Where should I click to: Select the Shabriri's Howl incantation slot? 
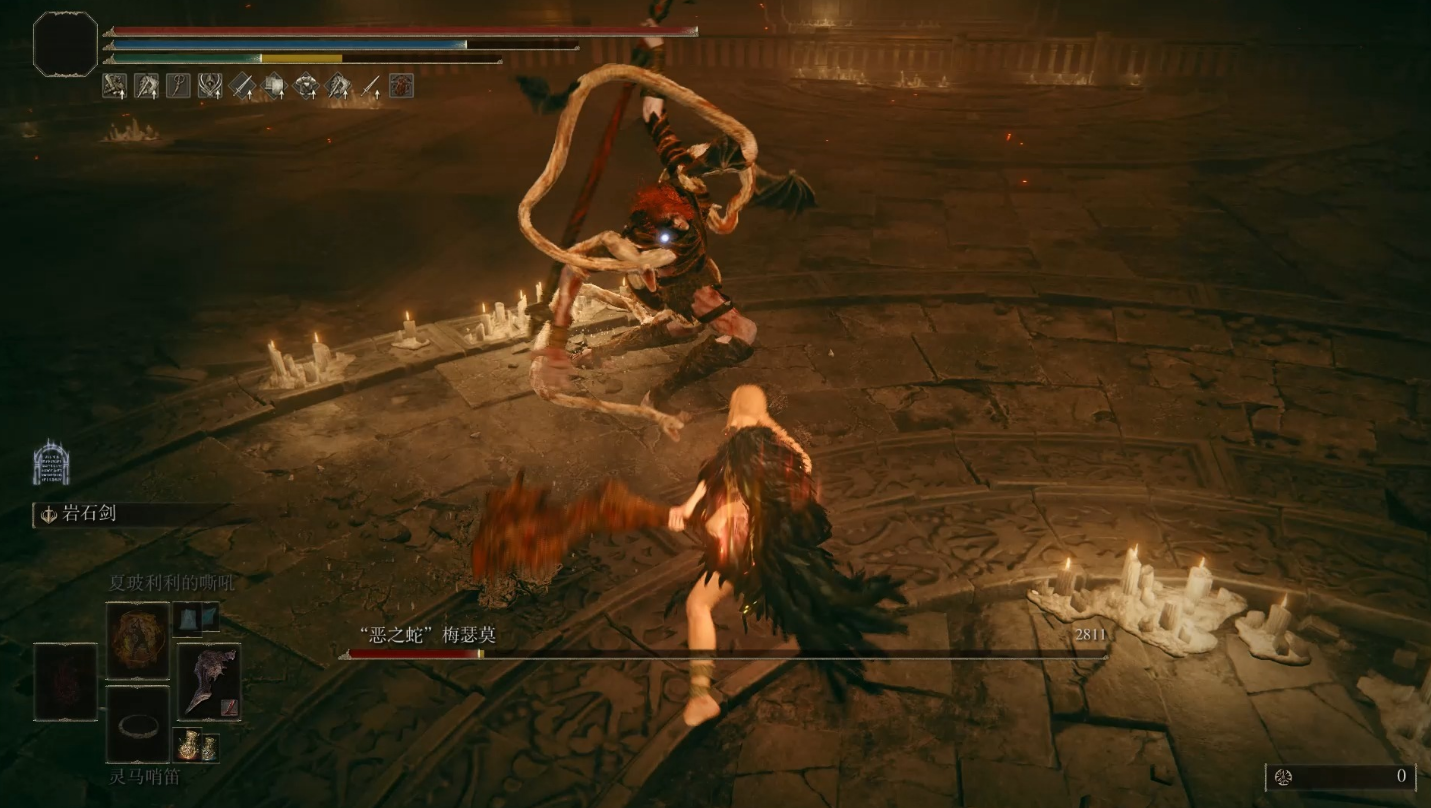coord(138,640)
